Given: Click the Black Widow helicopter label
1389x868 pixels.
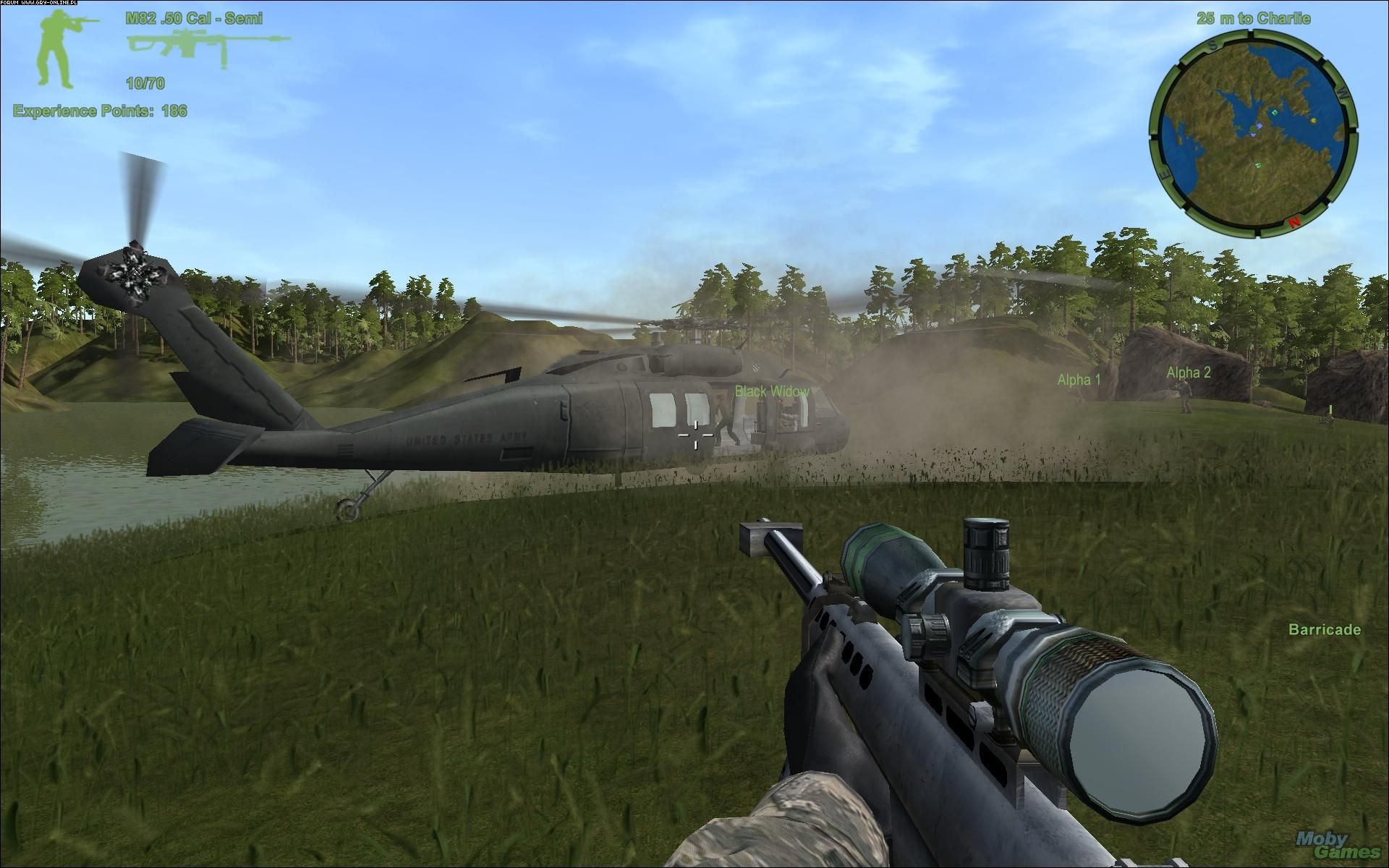Looking at the screenshot, I should [x=772, y=389].
